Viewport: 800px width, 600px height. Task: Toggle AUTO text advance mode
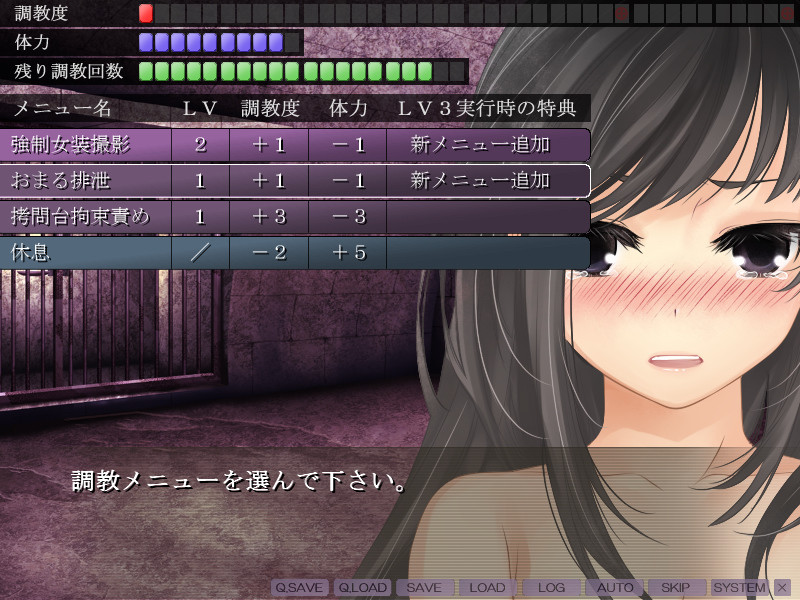click(614, 588)
